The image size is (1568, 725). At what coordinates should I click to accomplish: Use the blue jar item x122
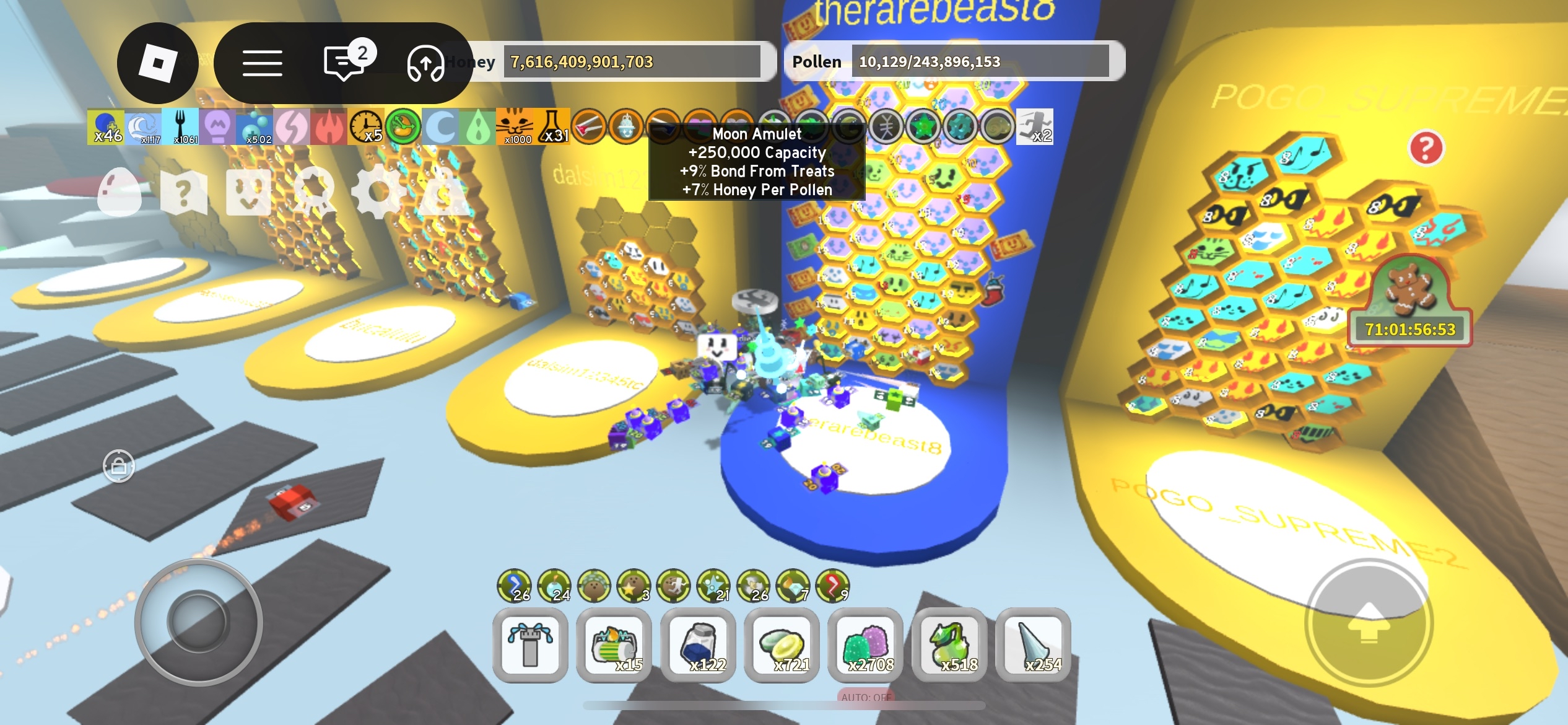point(698,646)
